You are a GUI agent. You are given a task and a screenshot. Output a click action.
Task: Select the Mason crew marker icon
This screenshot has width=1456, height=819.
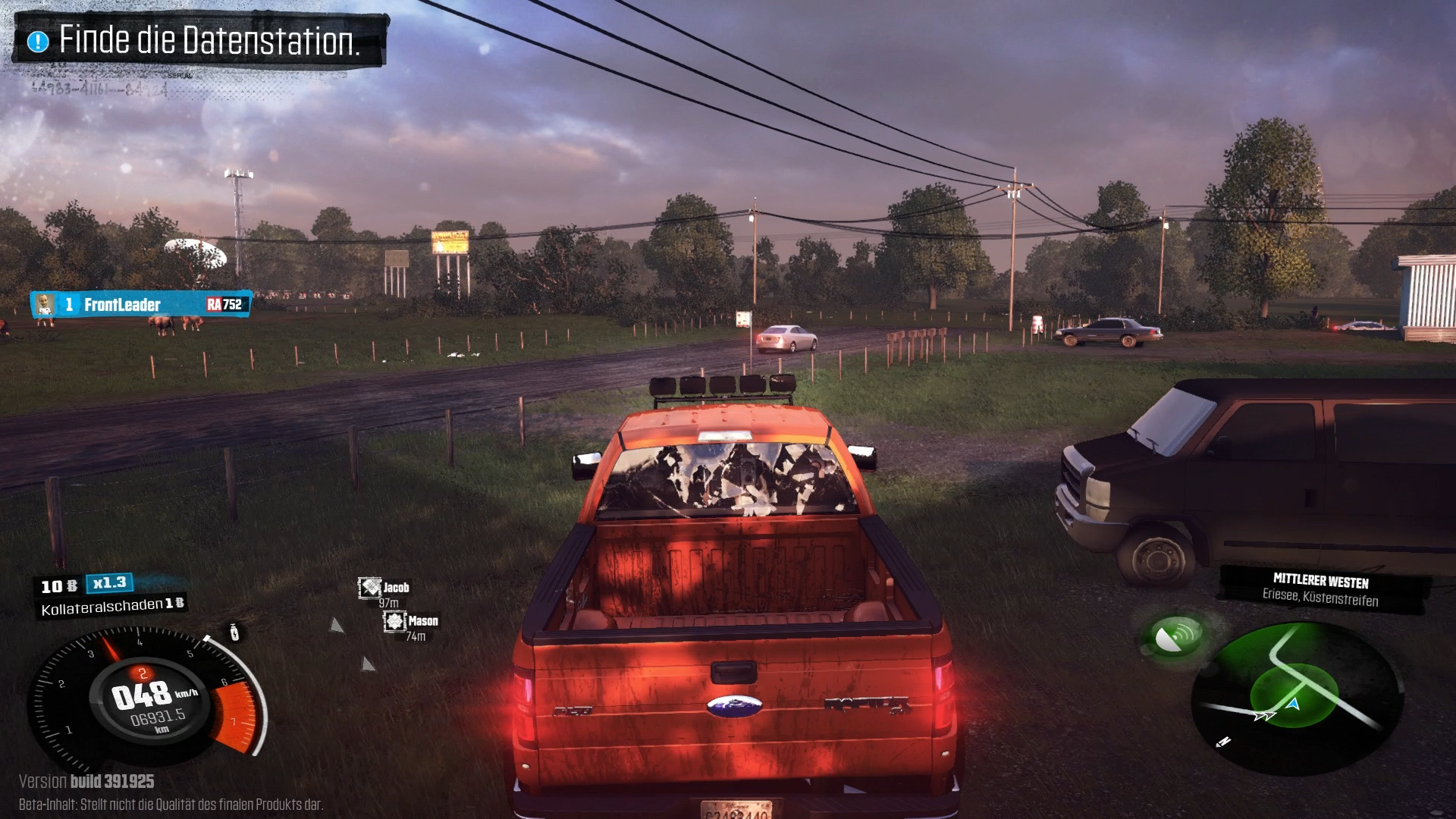click(x=395, y=622)
